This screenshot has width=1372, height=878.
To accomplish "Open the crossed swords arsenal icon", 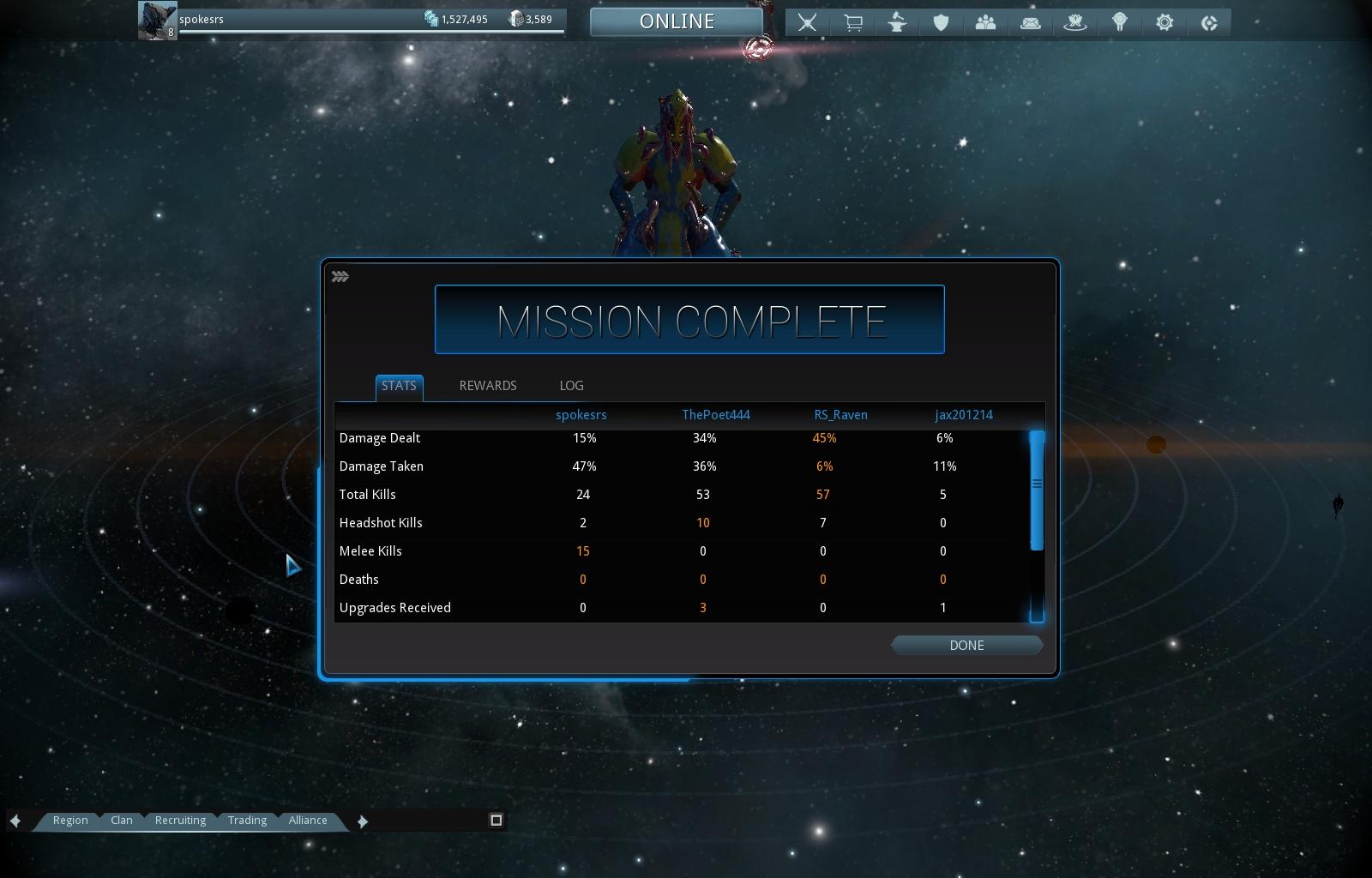I will coord(807,22).
